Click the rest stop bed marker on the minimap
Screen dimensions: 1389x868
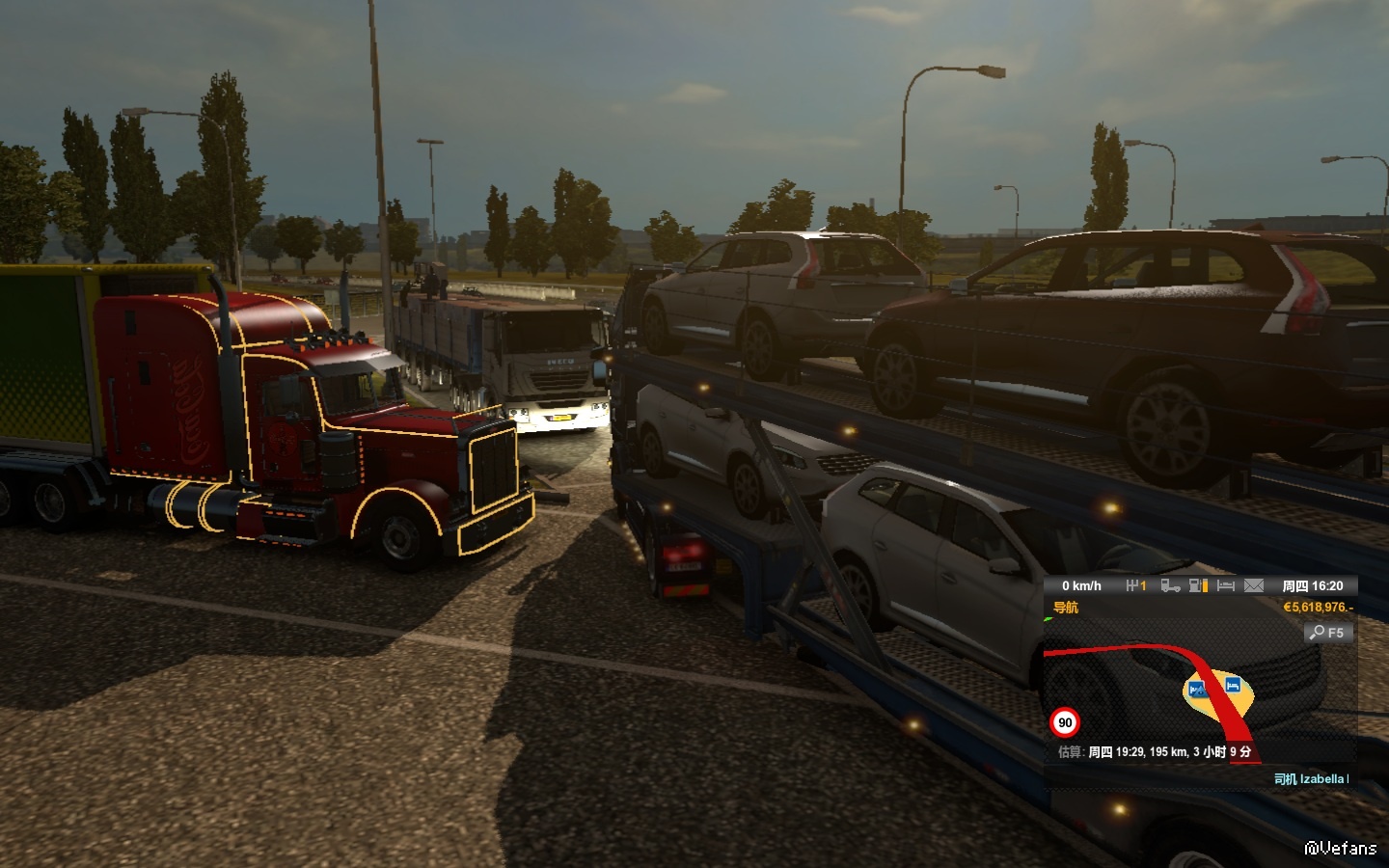1232,685
